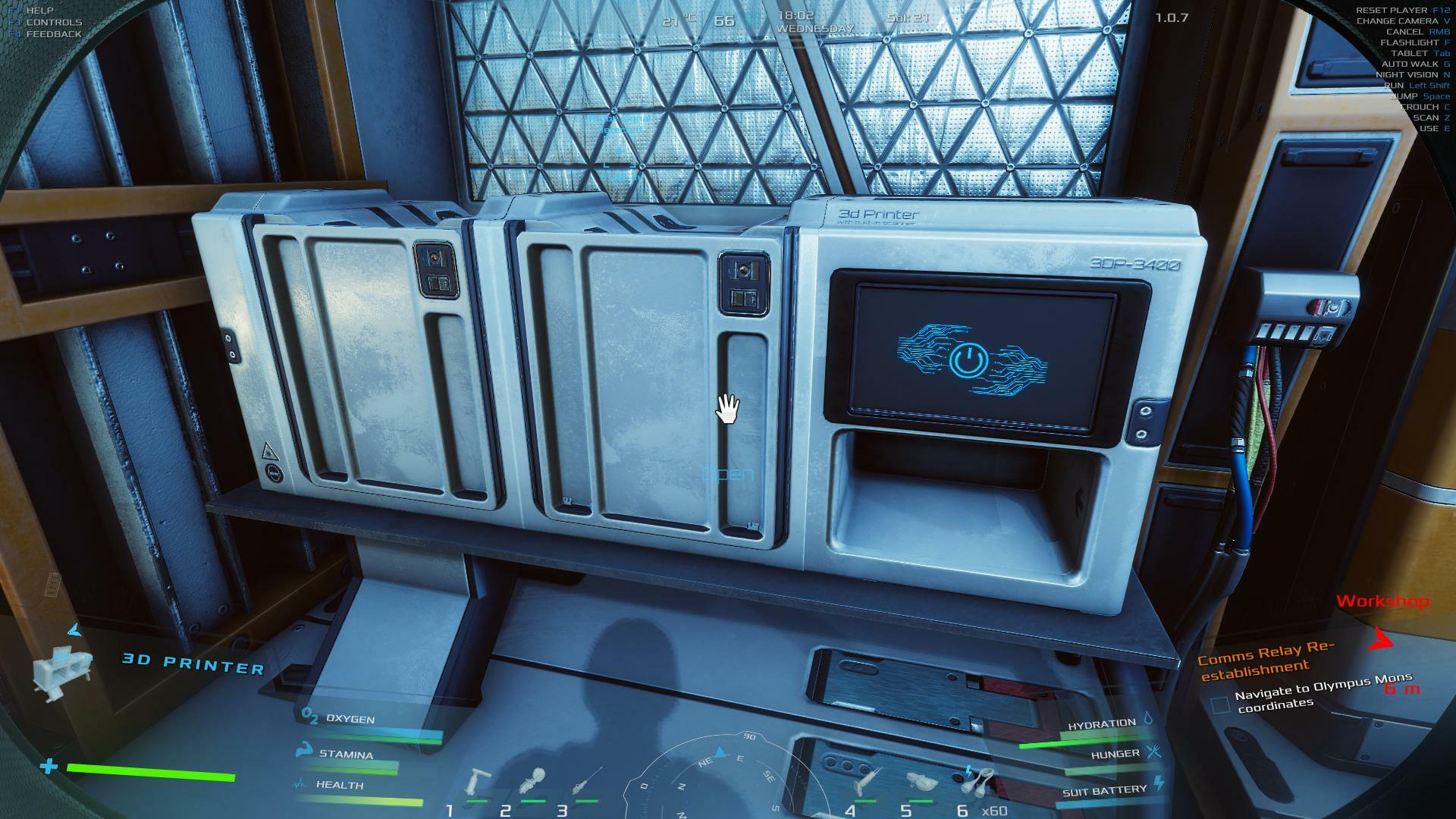
Task: Pick the item in hotbar slot 5
Action: coord(921,783)
